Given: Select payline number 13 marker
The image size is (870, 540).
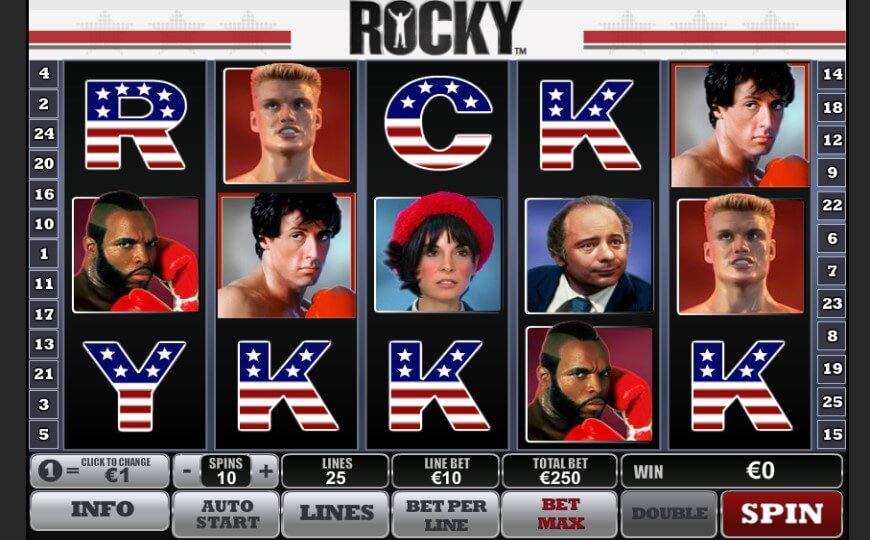Looking at the screenshot, I should [44, 344].
